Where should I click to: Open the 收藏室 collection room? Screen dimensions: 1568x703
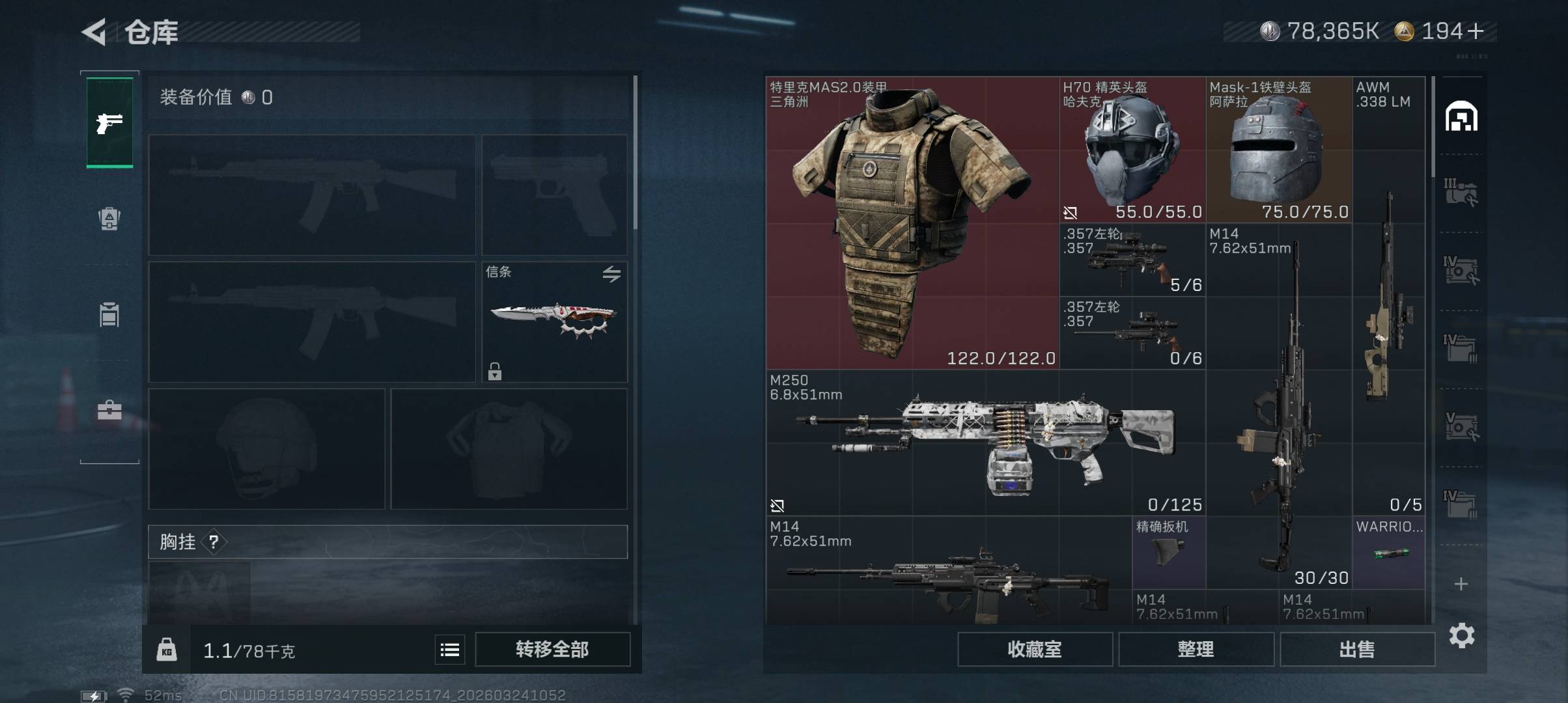click(1035, 650)
